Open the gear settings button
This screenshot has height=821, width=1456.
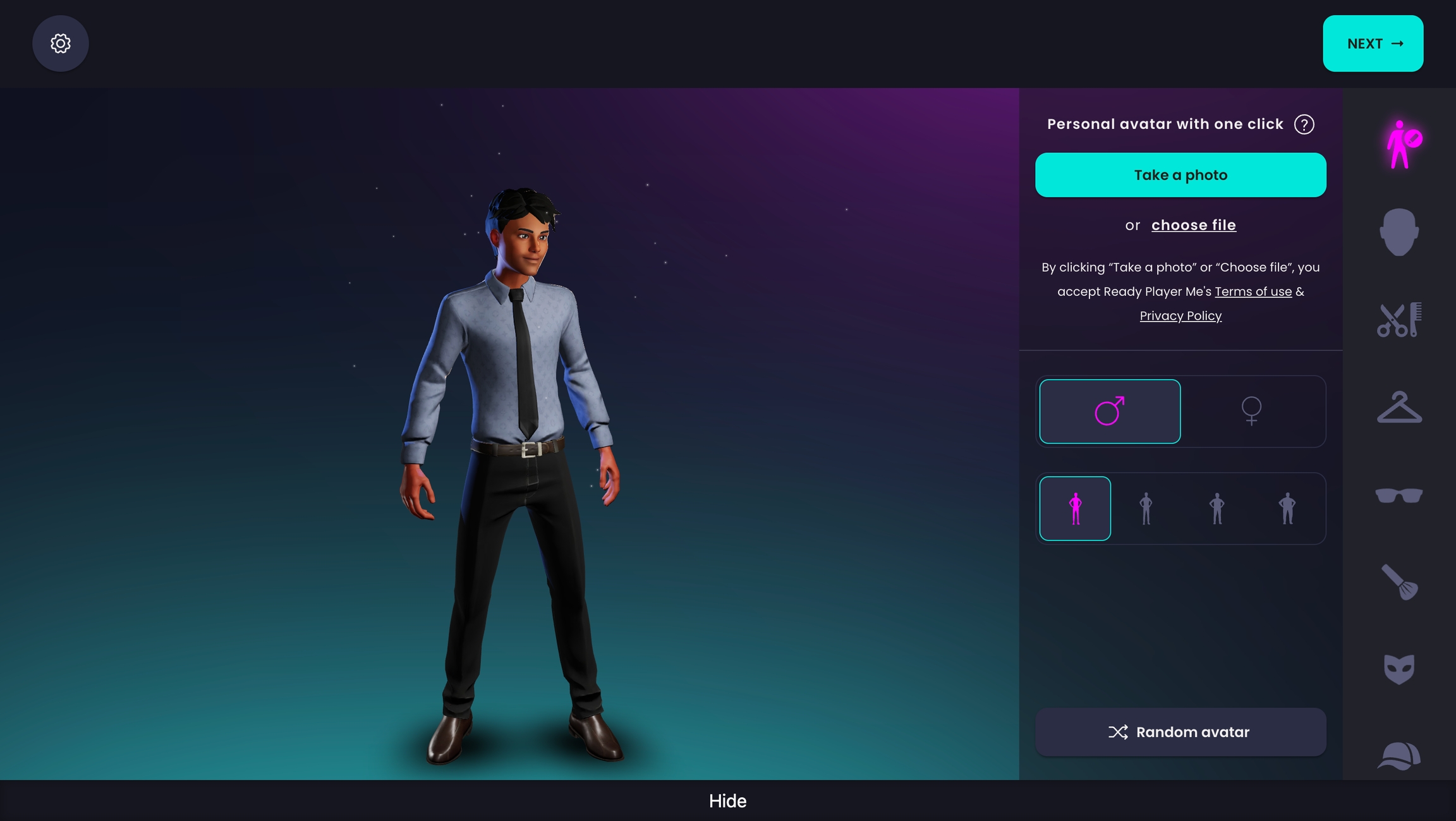pos(60,44)
